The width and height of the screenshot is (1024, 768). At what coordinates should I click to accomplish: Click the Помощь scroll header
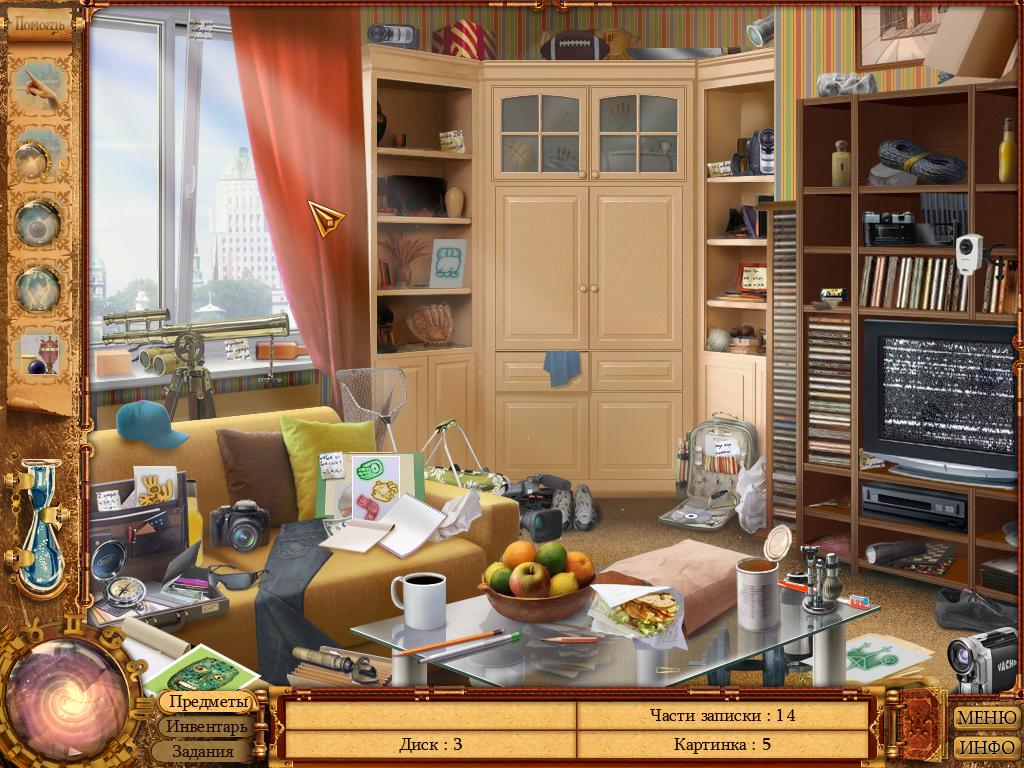[x=40, y=23]
